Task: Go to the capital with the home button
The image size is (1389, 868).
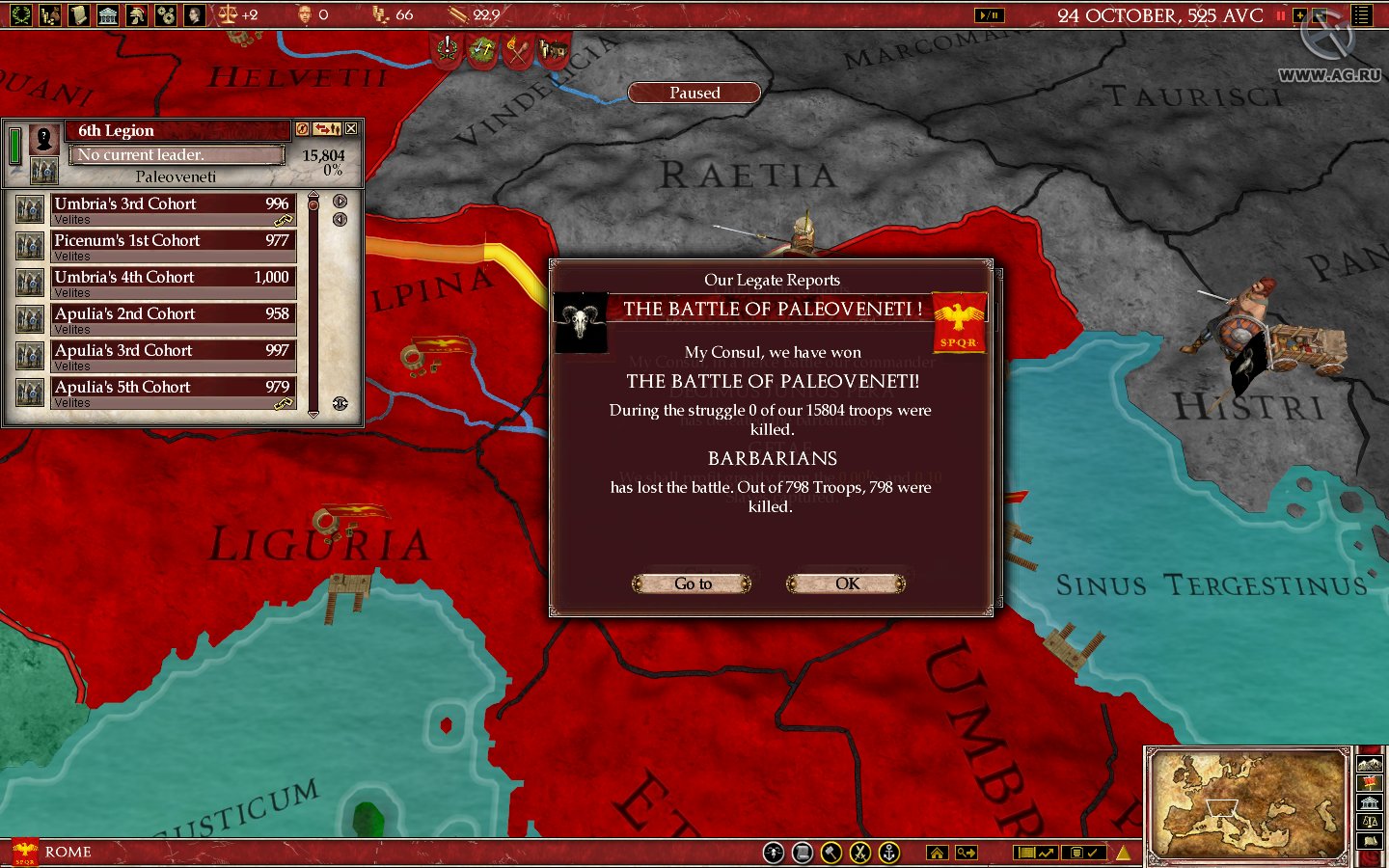Action: tap(937, 853)
